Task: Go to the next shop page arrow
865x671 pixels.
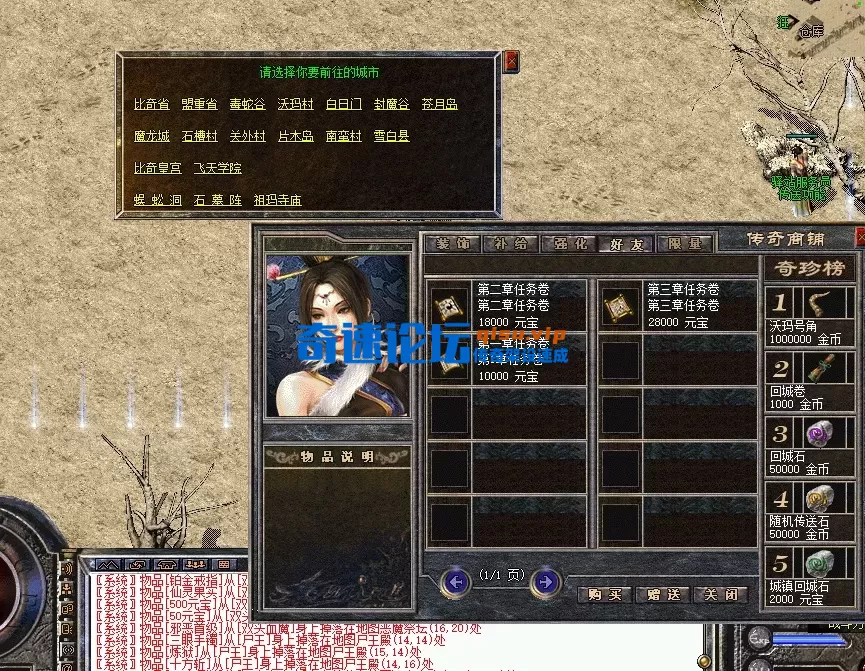Action: (x=544, y=581)
